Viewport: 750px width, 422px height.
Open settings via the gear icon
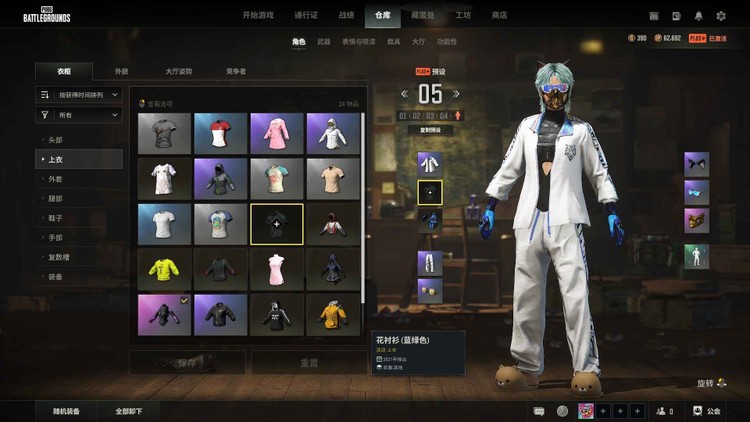[722, 15]
